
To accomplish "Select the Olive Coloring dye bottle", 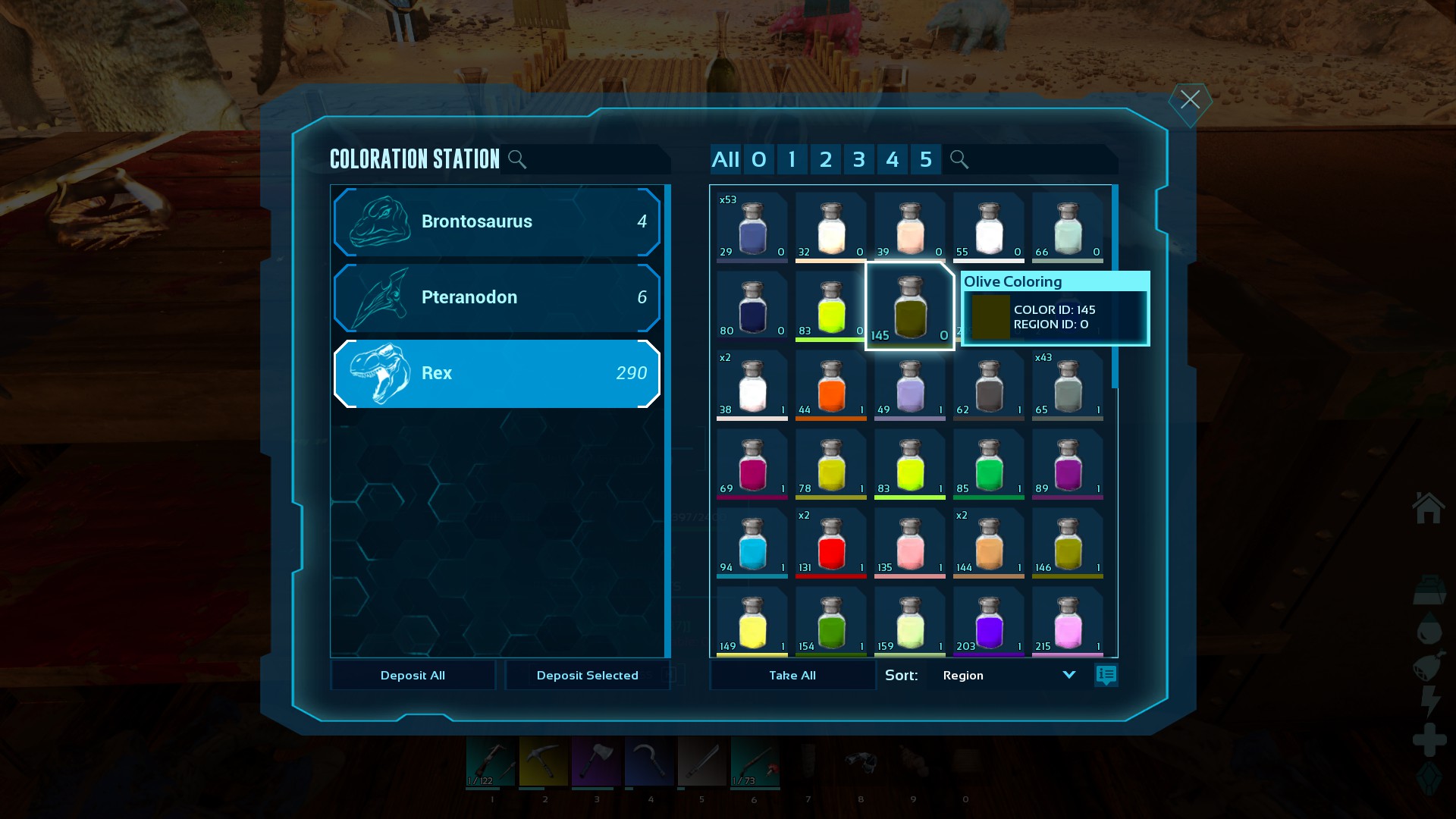I will point(910,306).
